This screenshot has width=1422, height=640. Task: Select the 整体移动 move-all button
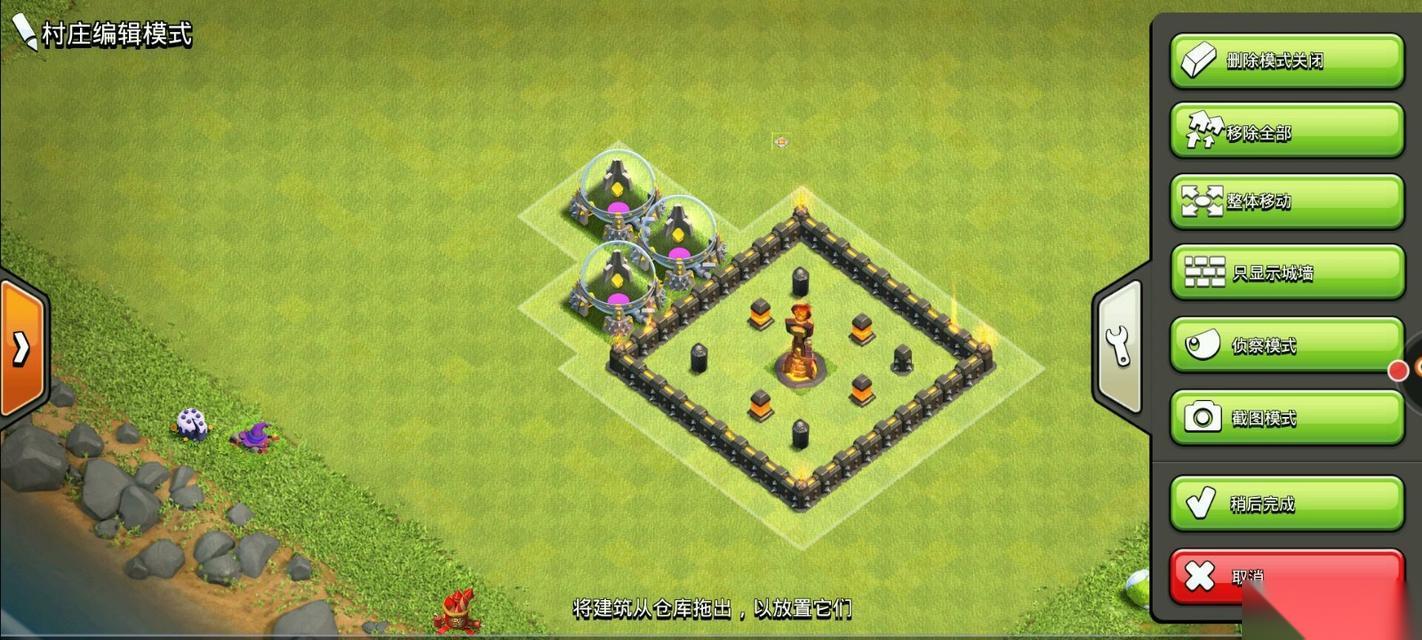(x=1287, y=201)
